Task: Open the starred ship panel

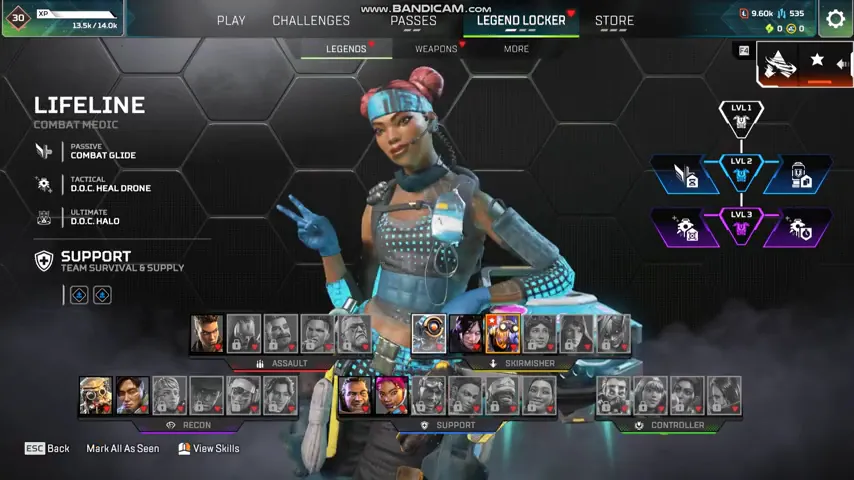Action: (803, 63)
